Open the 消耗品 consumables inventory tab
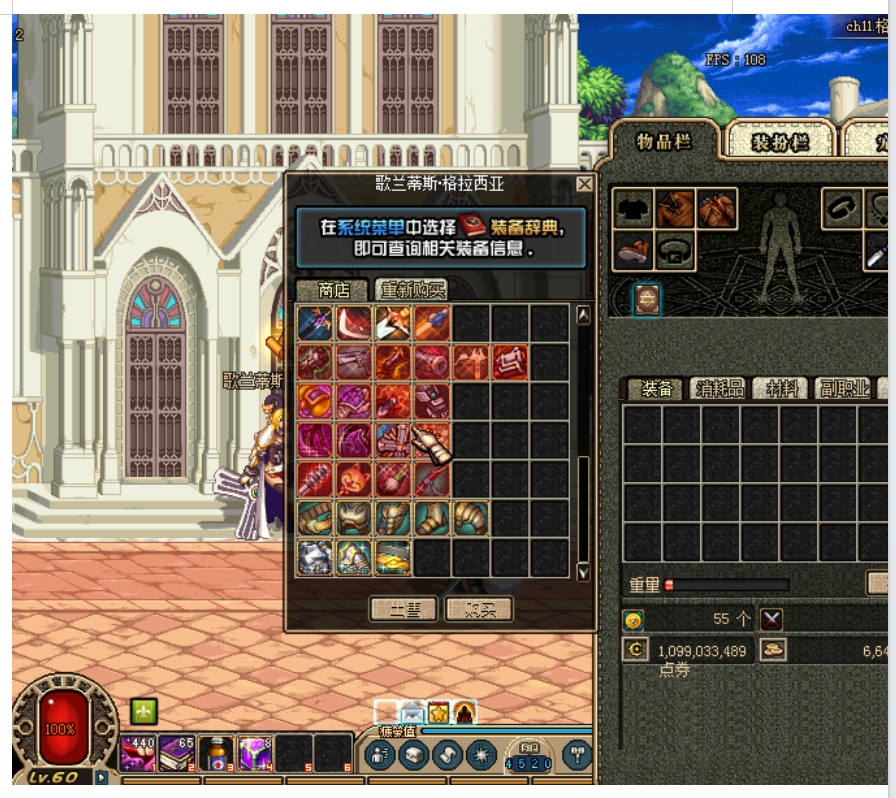The height and width of the screenshot is (798, 896). tap(719, 389)
